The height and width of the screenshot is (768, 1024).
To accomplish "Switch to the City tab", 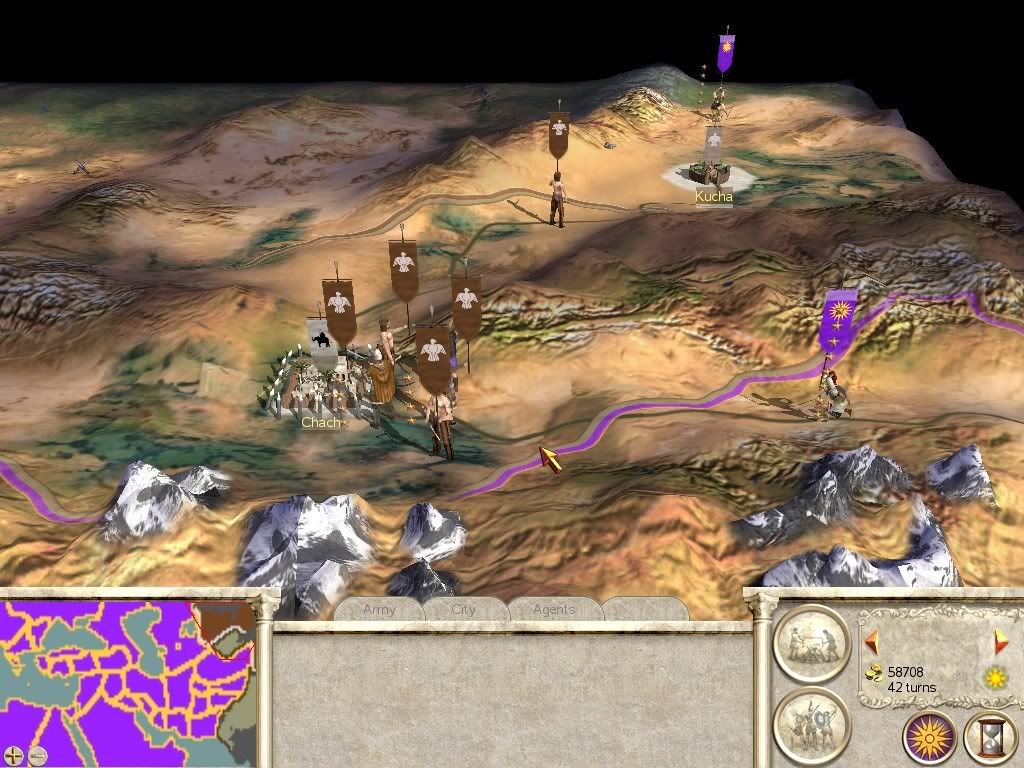I will point(464,609).
